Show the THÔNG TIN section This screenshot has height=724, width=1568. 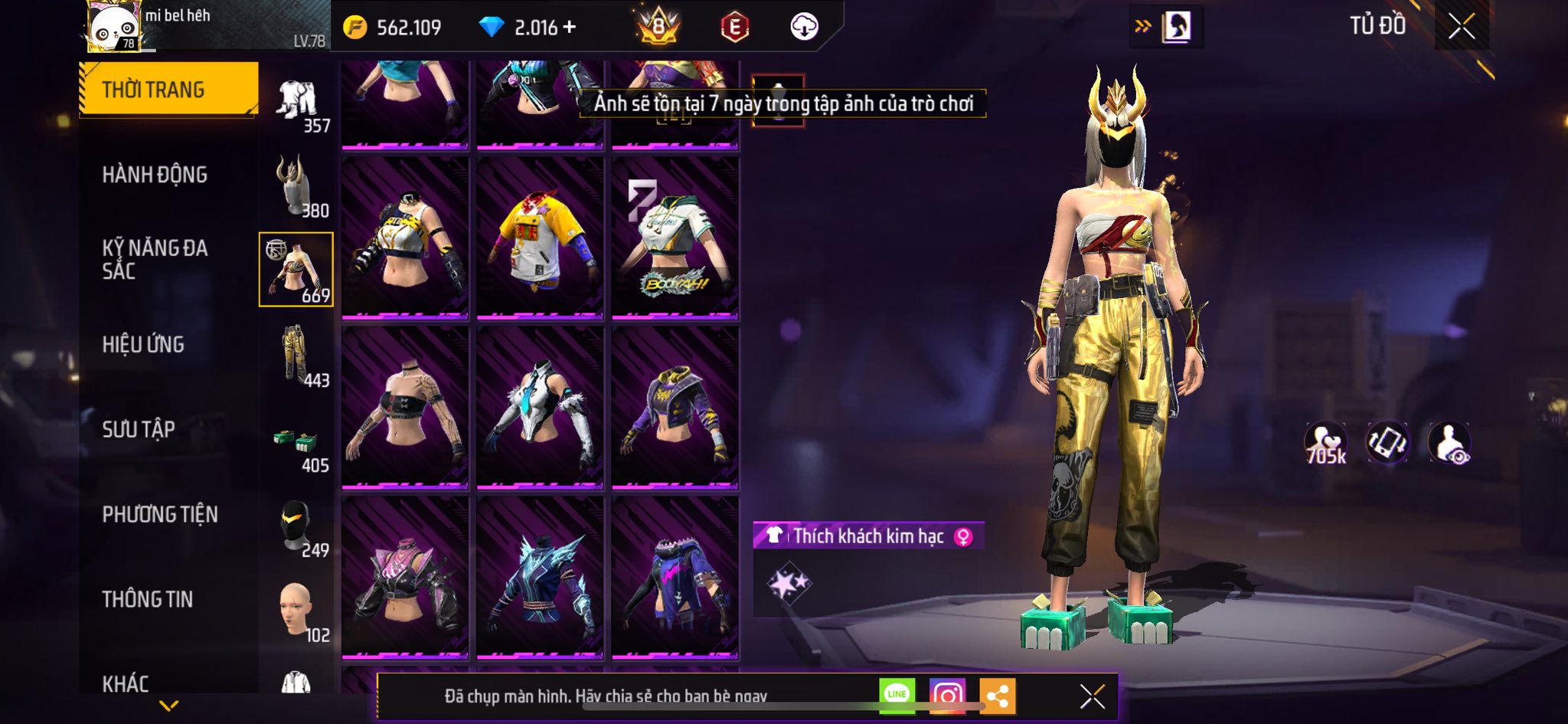148,599
